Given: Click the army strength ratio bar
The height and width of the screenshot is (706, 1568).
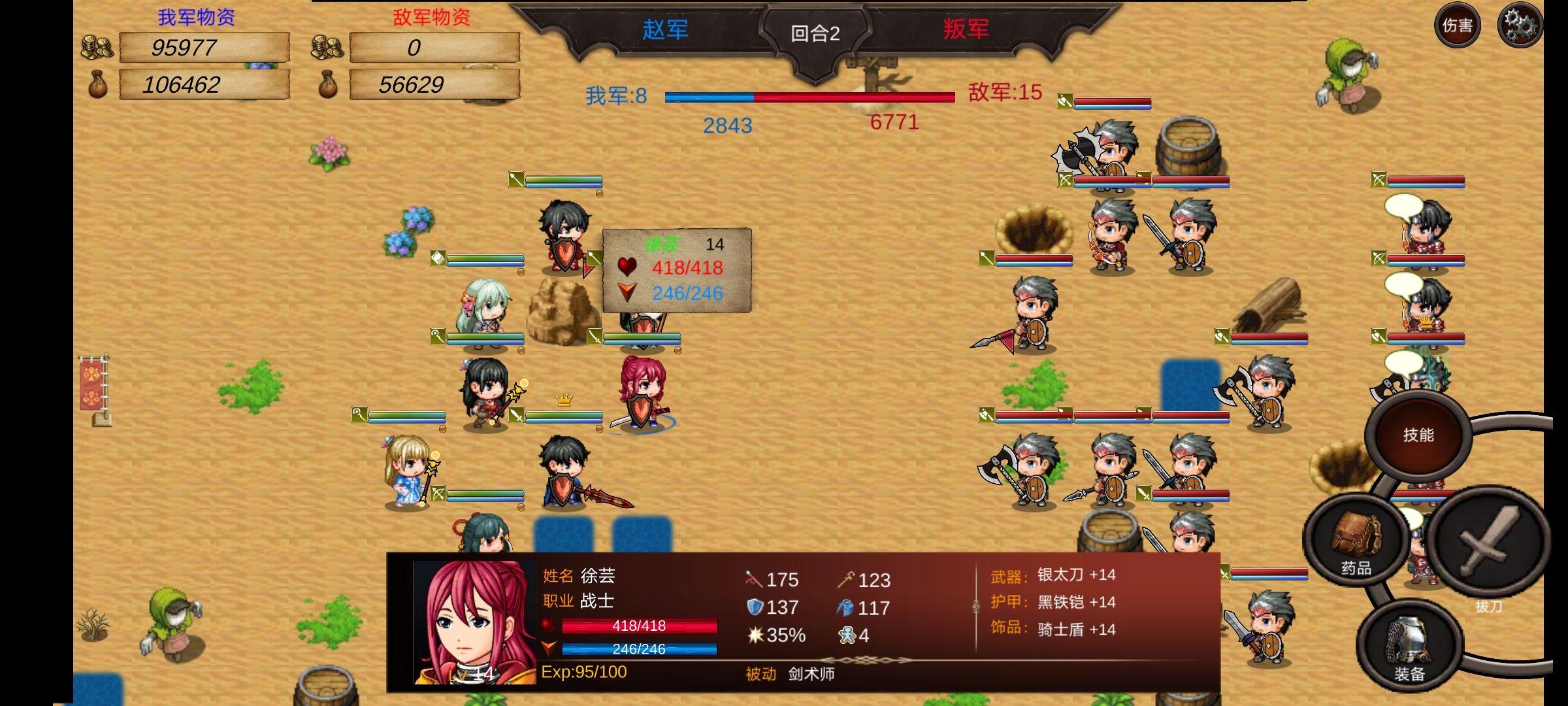Looking at the screenshot, I should [x=810, y=98].
